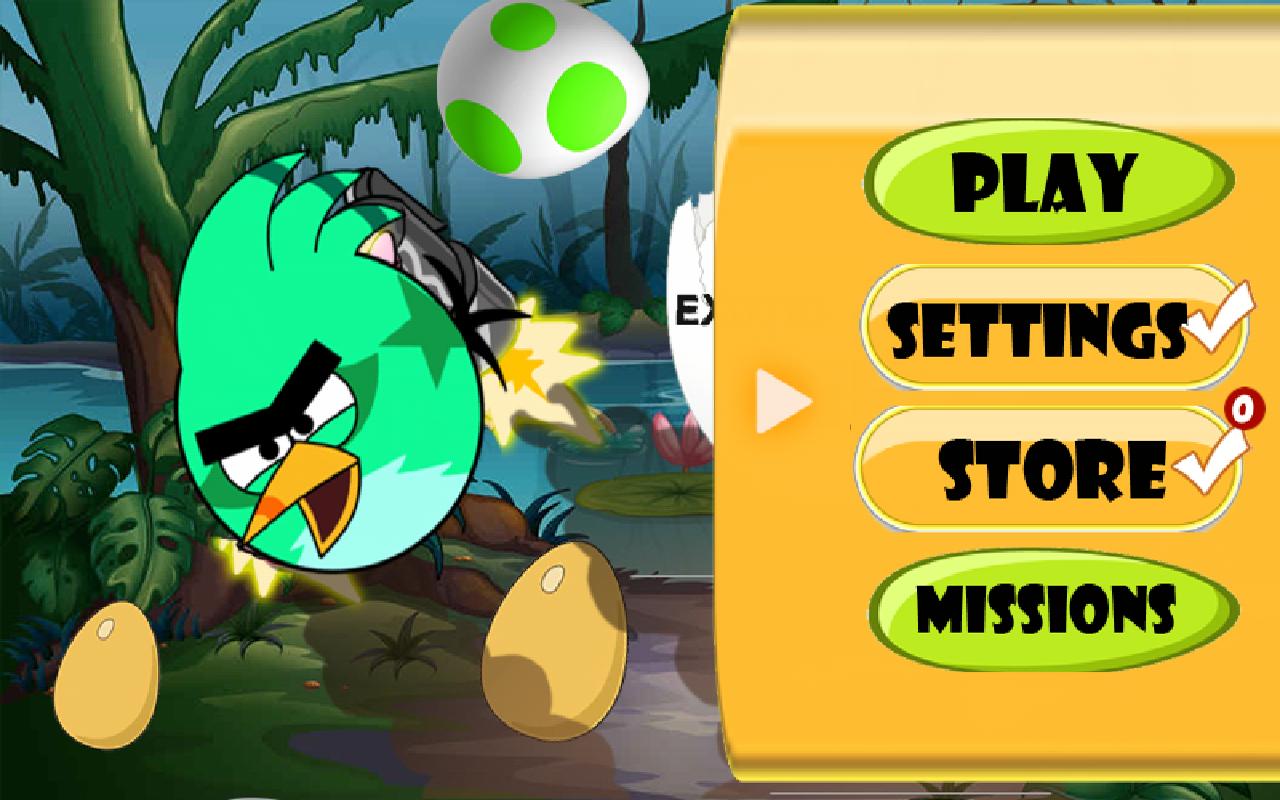Select PLAY from the menu
The image size is (1280, 800).
pyautogui.click(x=1045, y=180)
